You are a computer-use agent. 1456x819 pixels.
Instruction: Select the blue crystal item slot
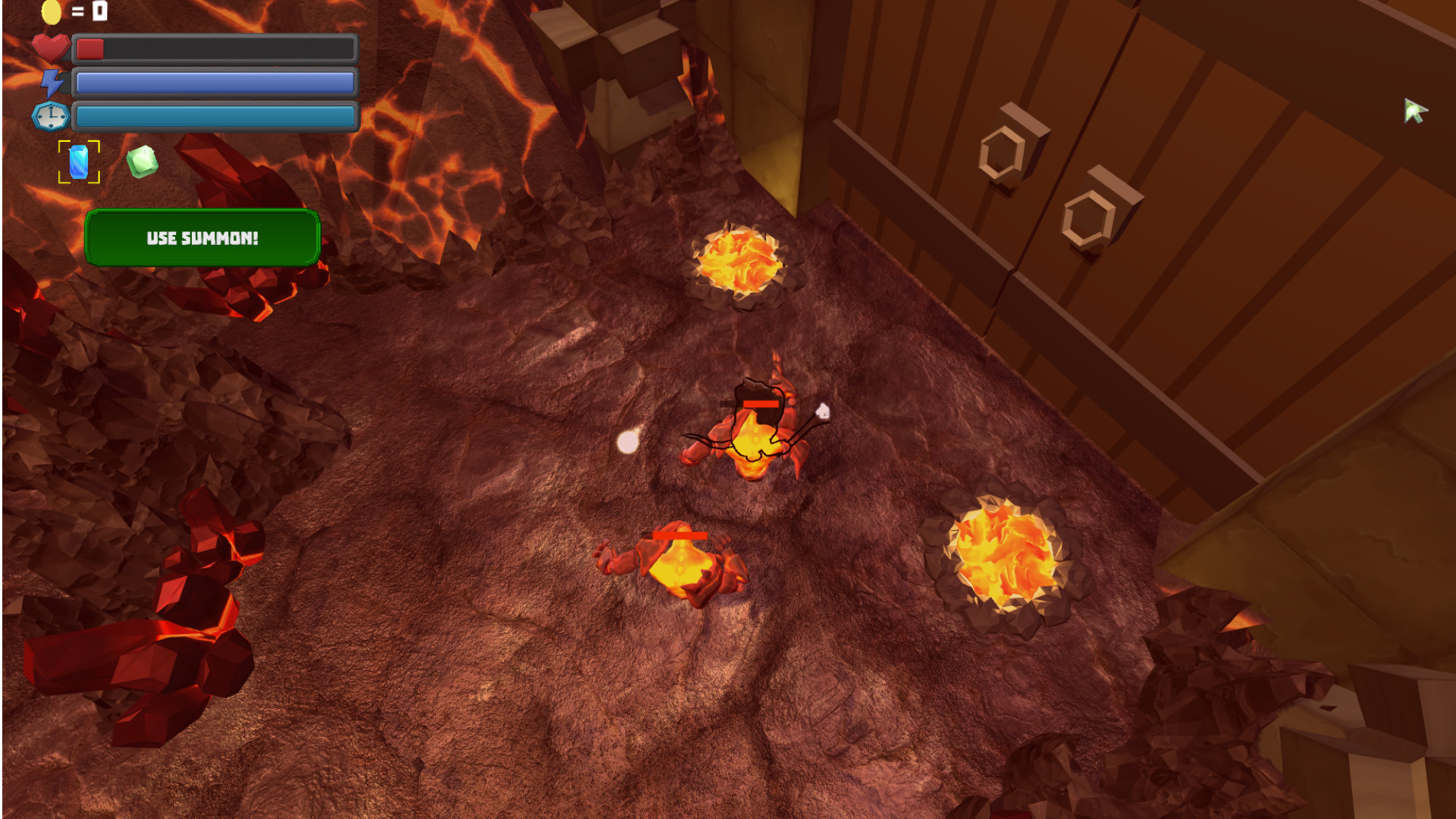pos(79,162)
